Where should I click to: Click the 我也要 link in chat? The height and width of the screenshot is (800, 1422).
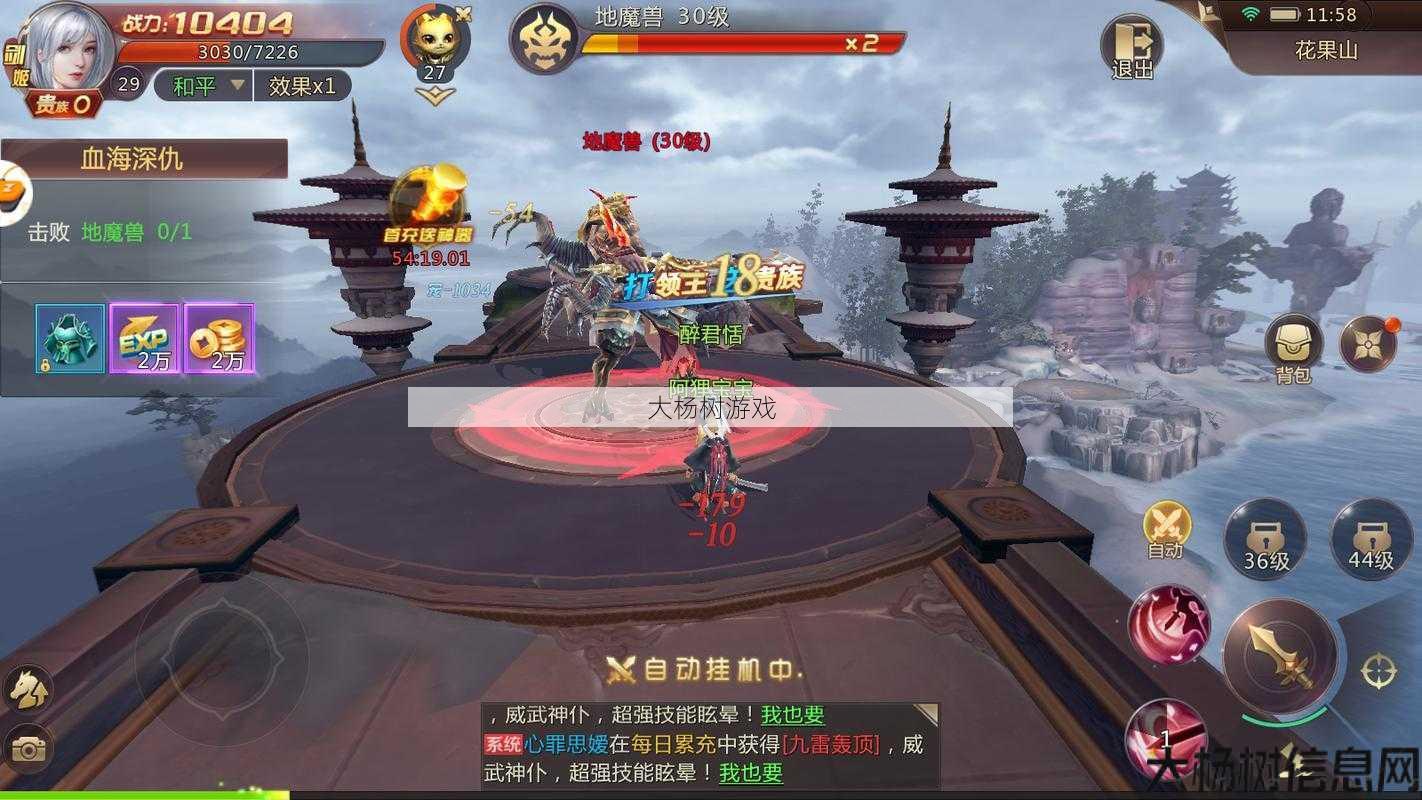point(750,774)
